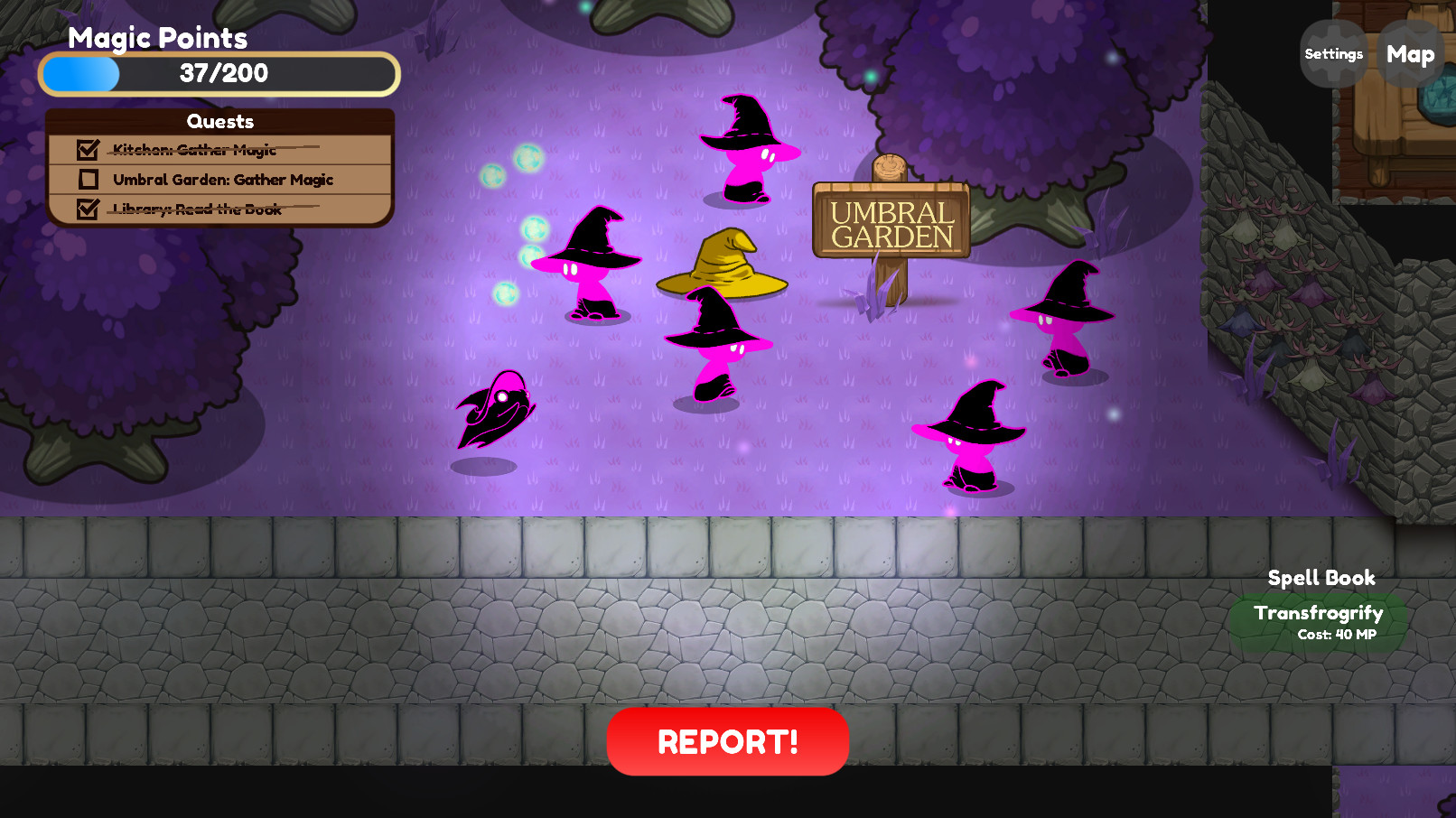Uncheck the Kitchen: Gather Magic quest
The image size is (1456, 818).
(88, 151)
